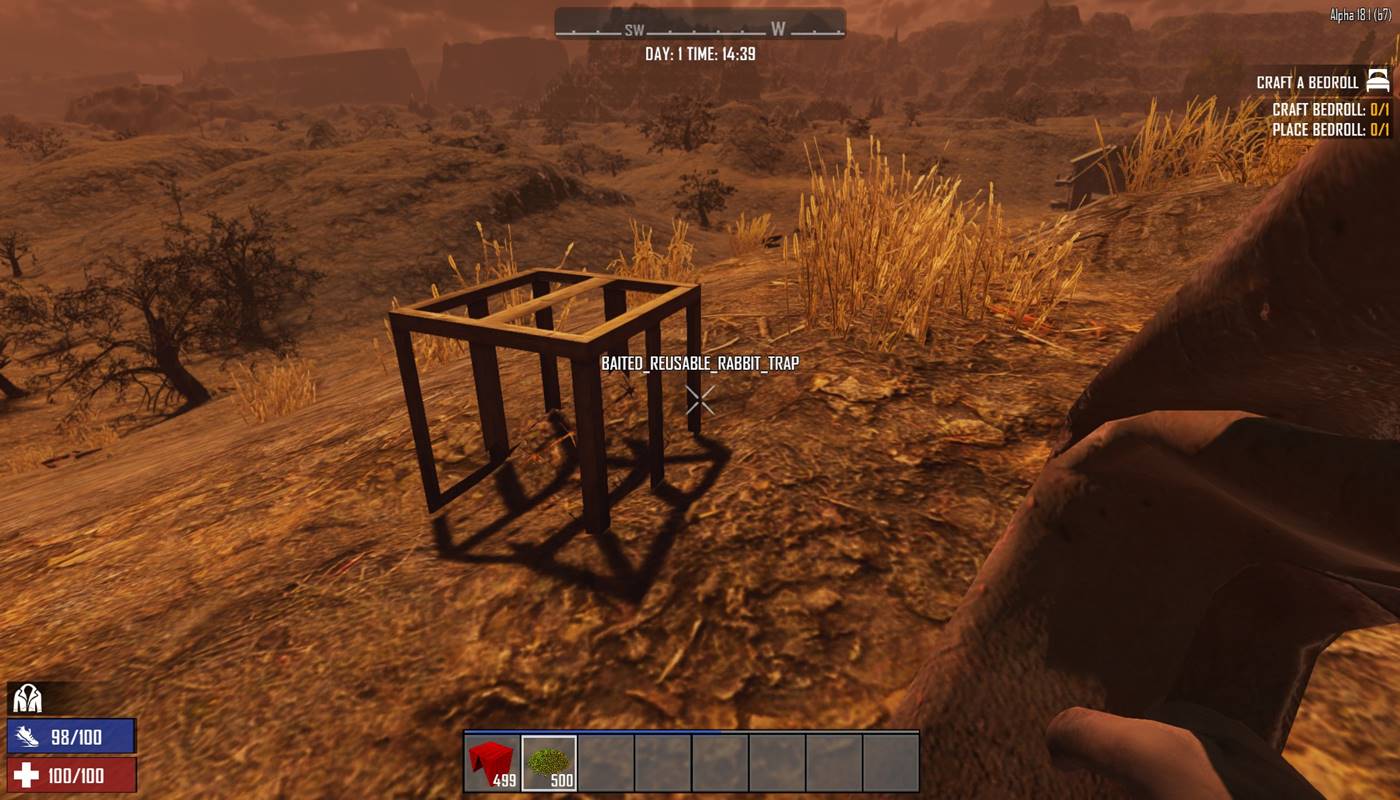Select the green seeds hotbar slot
Viewport: 1400px width, 800px height.
(549, 763)
